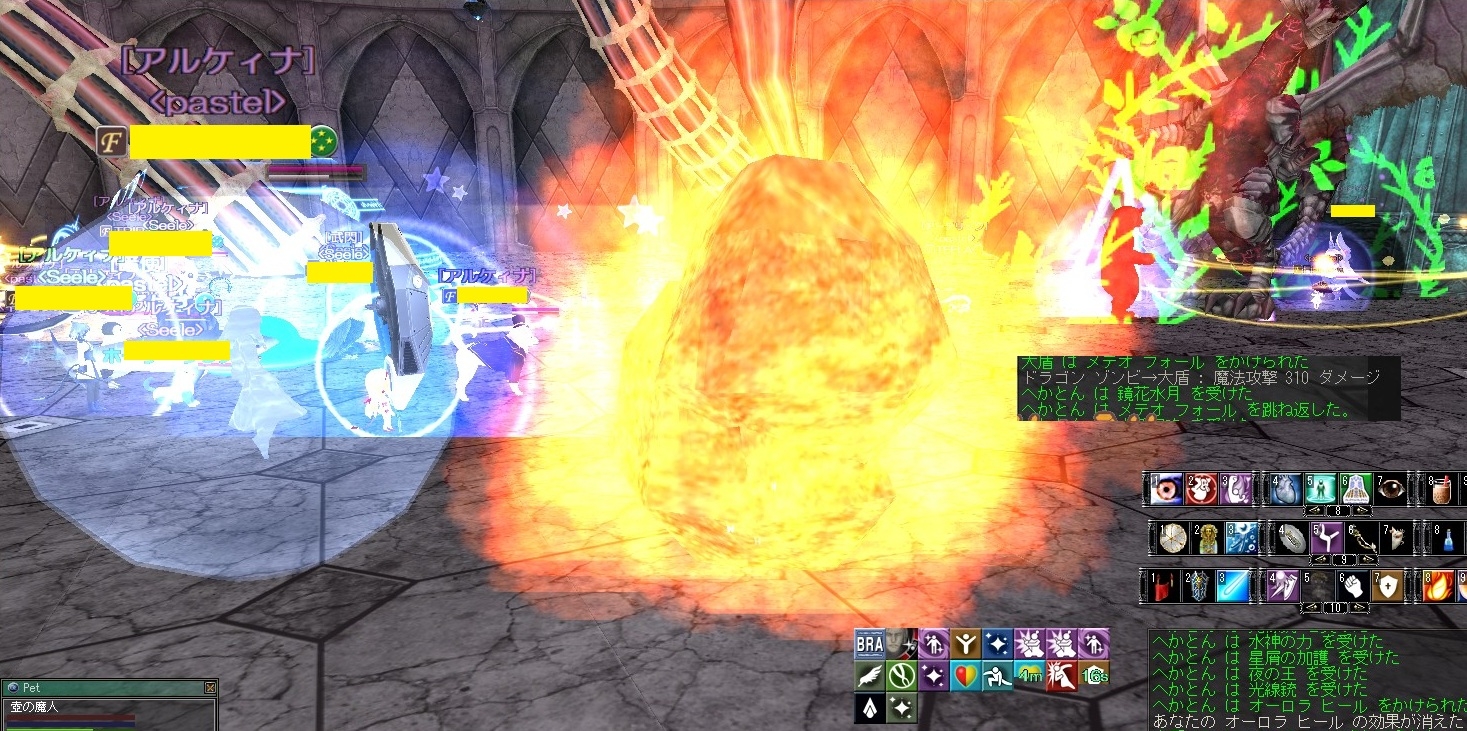Activate the white fist skill

tap(1353, 586)
